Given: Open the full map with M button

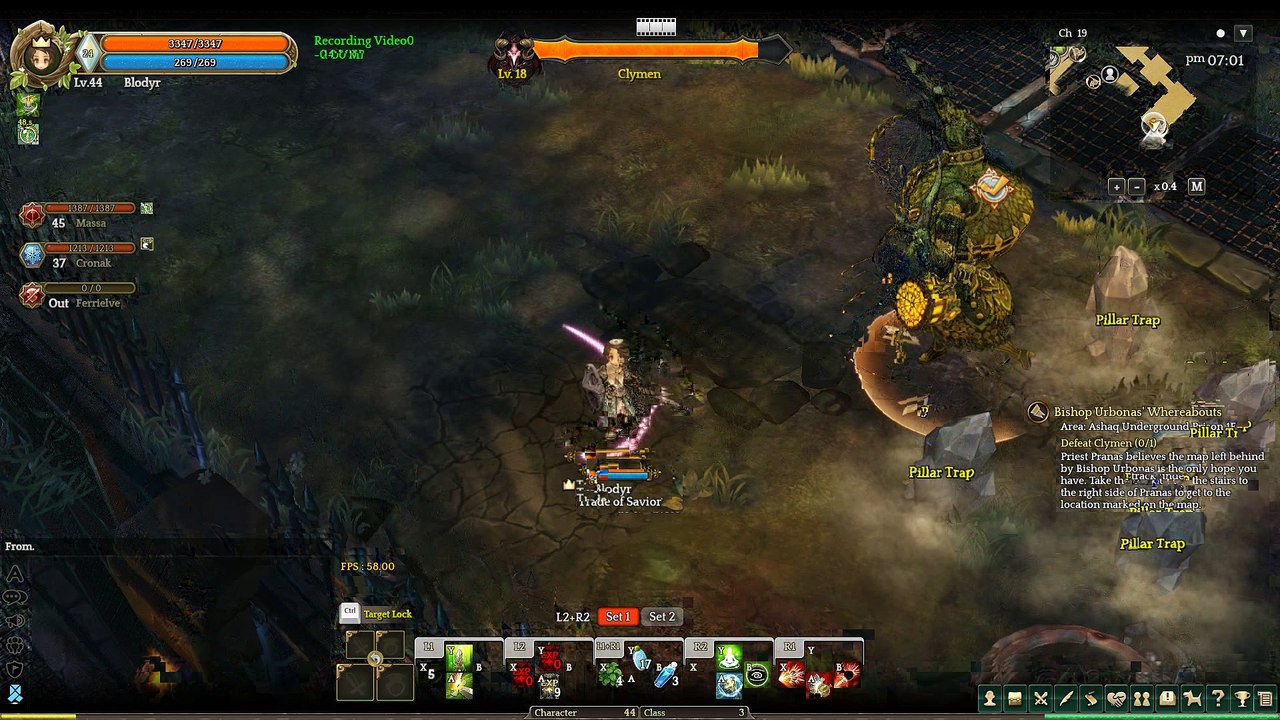Looking at the screenshot, I should coord(1196,186).
